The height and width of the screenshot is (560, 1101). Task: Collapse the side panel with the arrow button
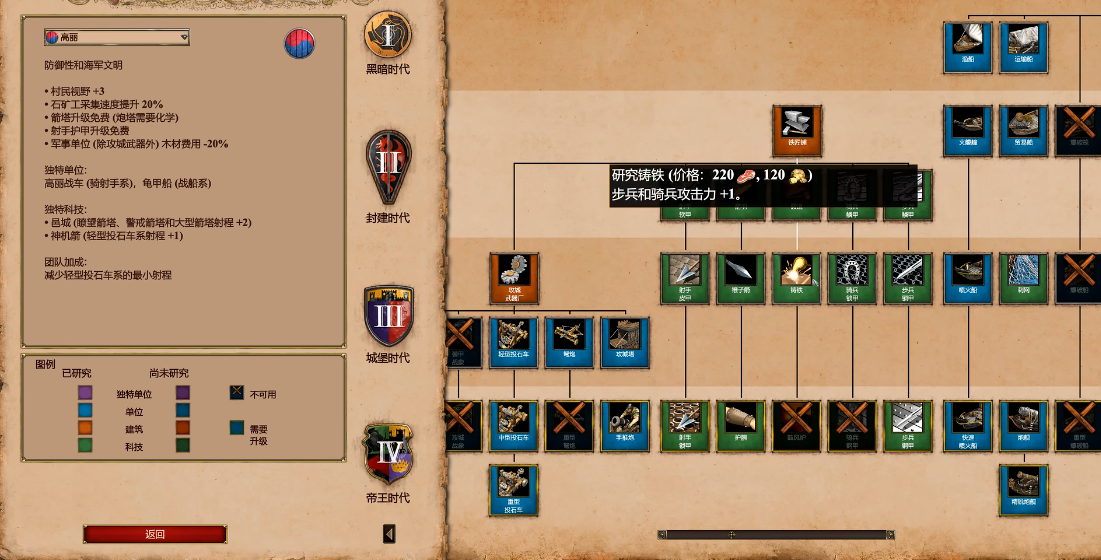390,534
